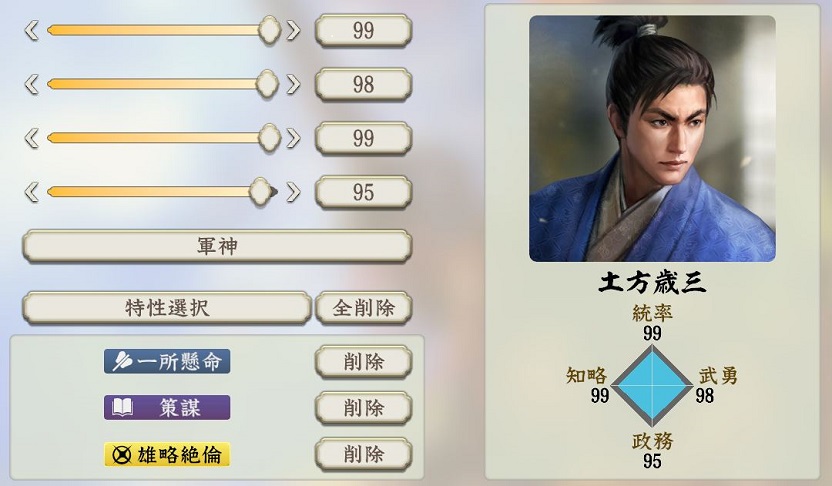Delete the 策謀 trait using its 削除 button
Image resolution: width=832 pixels, height=486 pixels.
[x=363, y=407]
